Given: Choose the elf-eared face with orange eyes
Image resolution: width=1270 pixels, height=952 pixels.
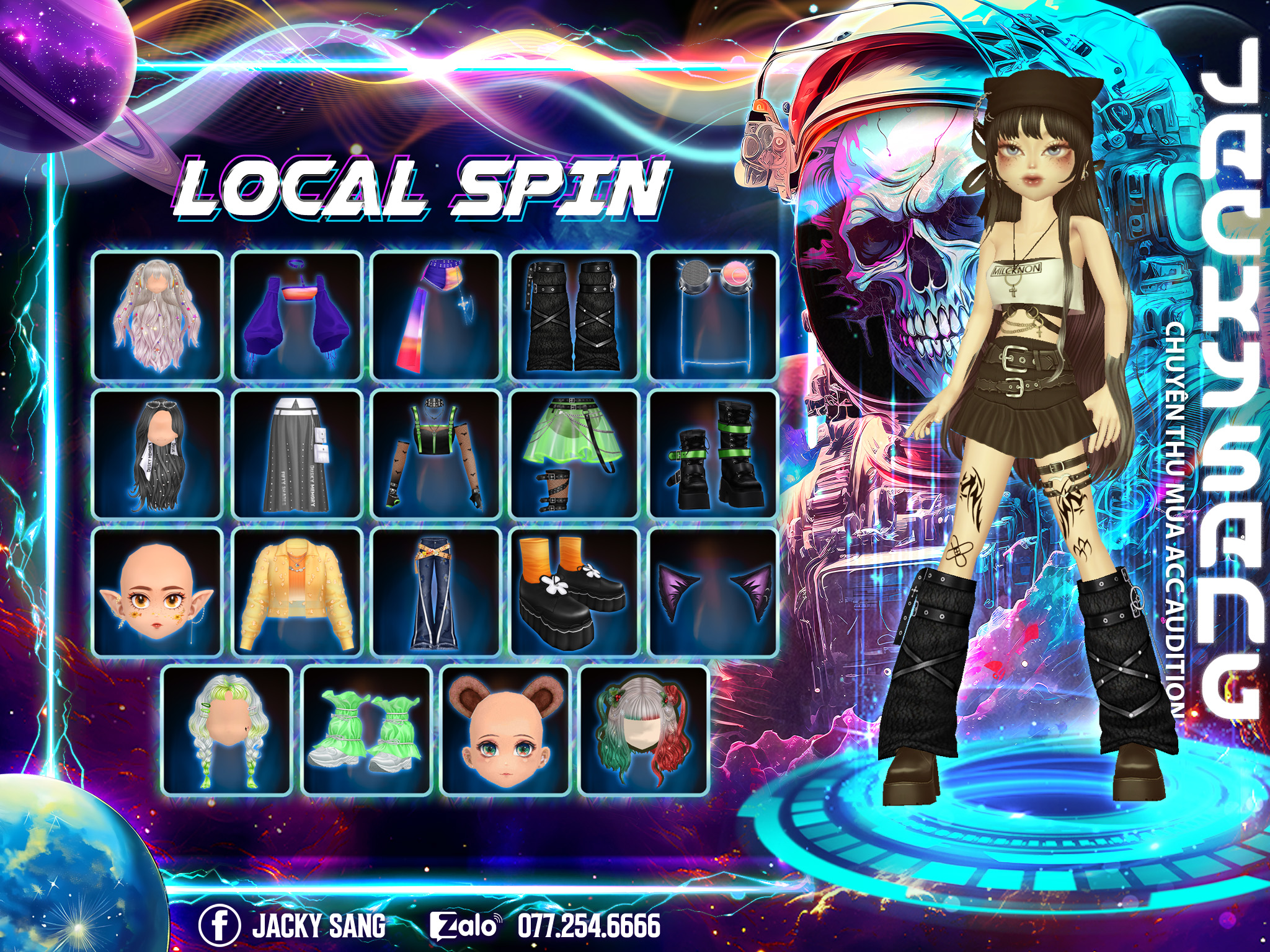Looking at the screenshot, I should coord(158,592).
